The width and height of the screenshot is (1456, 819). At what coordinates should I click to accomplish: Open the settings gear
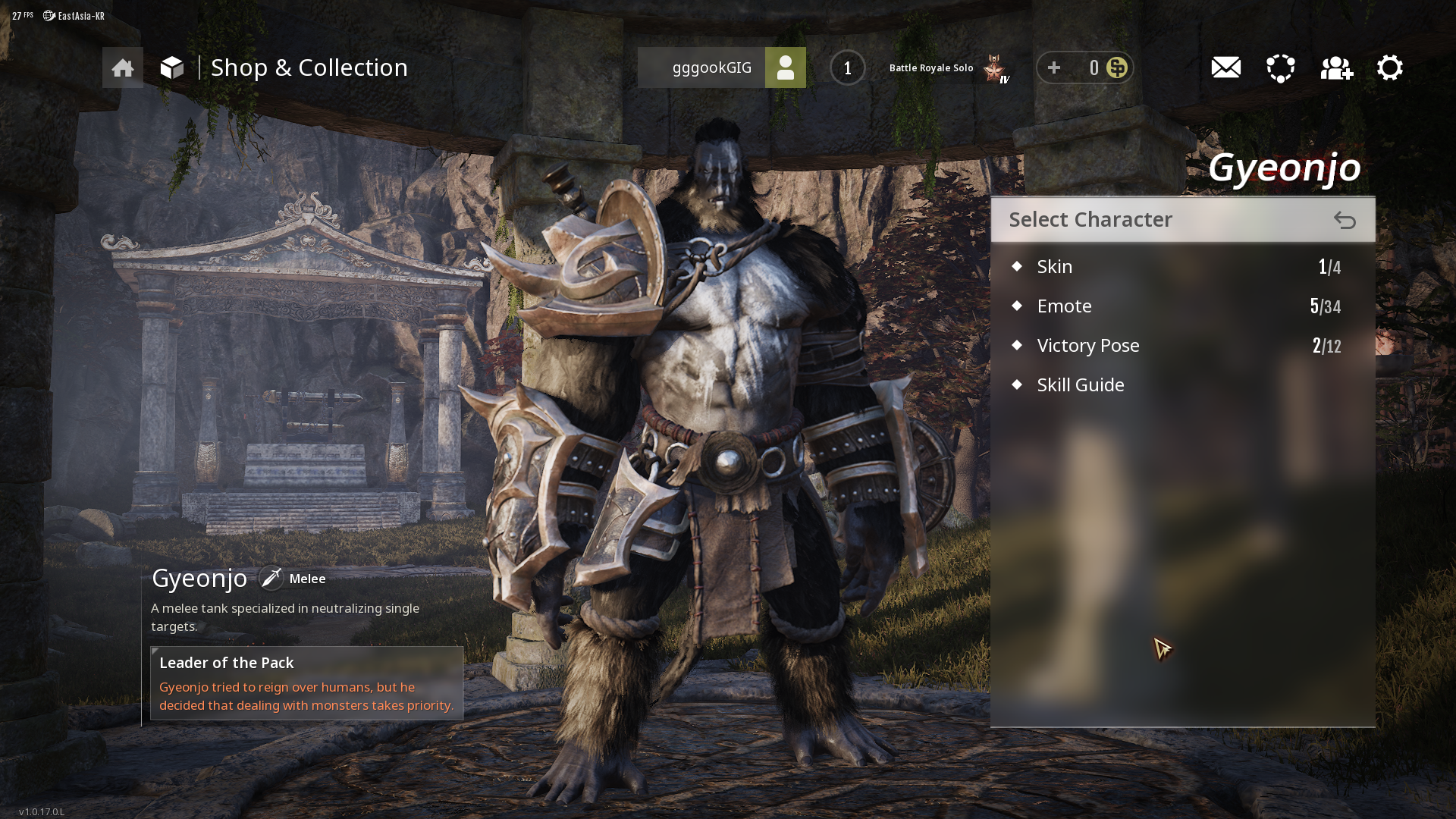[x=1390, y=68]
